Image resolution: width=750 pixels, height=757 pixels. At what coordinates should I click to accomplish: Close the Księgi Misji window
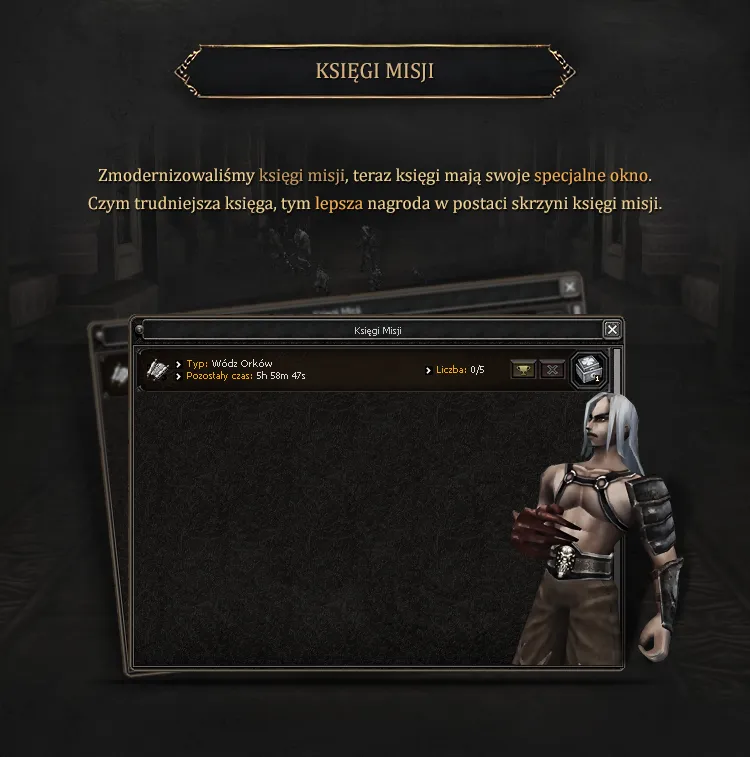pos(612,329)
